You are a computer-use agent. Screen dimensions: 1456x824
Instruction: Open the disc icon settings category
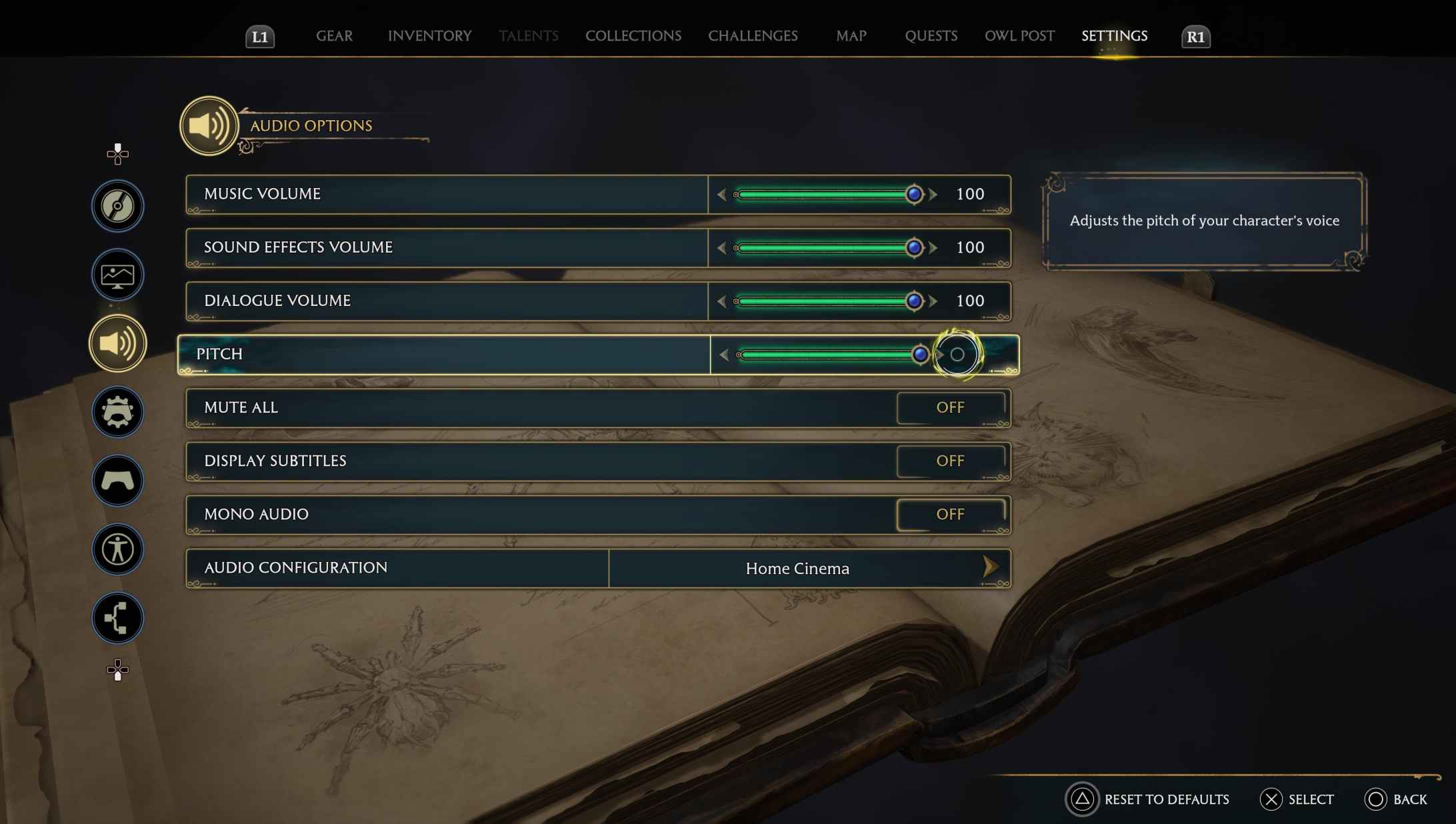click(117, 206)
